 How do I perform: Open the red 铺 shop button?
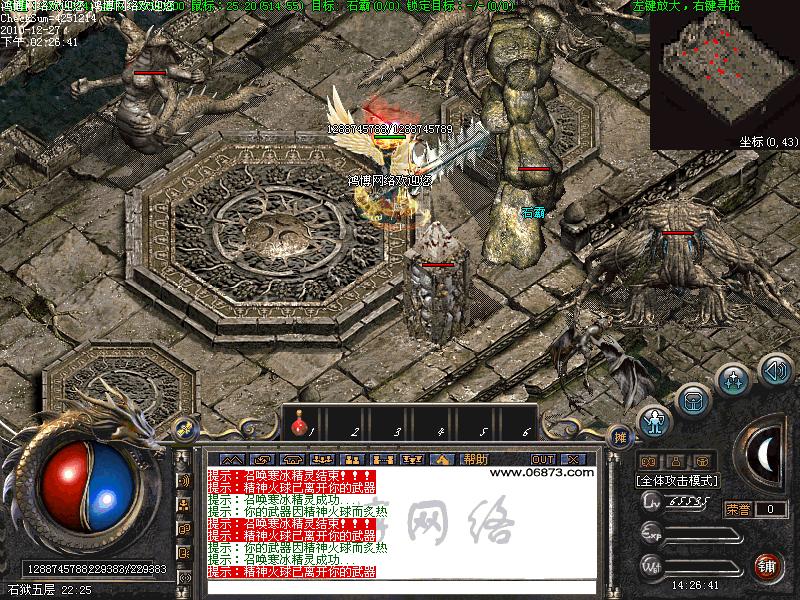tap(766, 566)
